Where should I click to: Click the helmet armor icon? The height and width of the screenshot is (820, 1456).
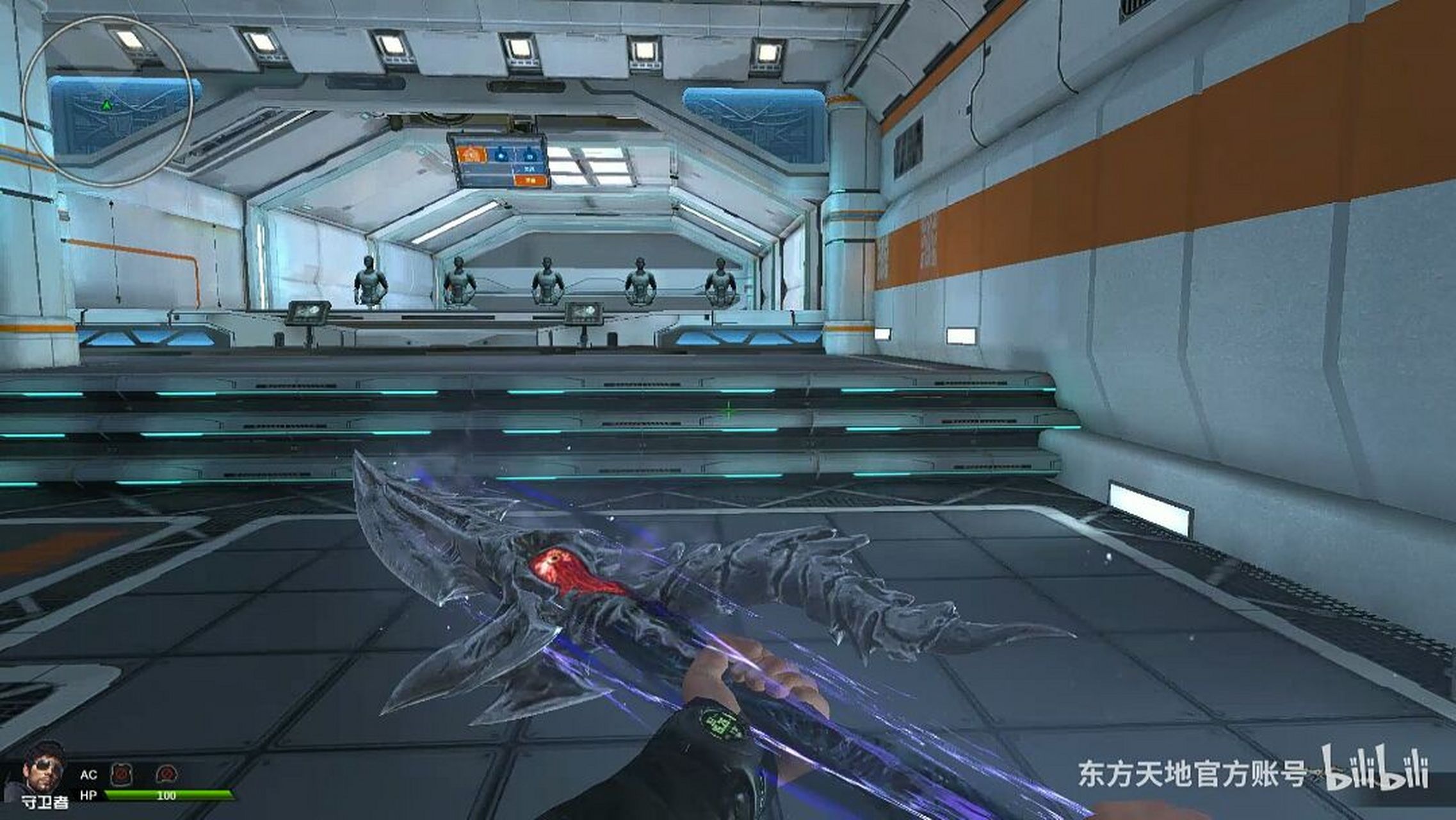(166, 774)
